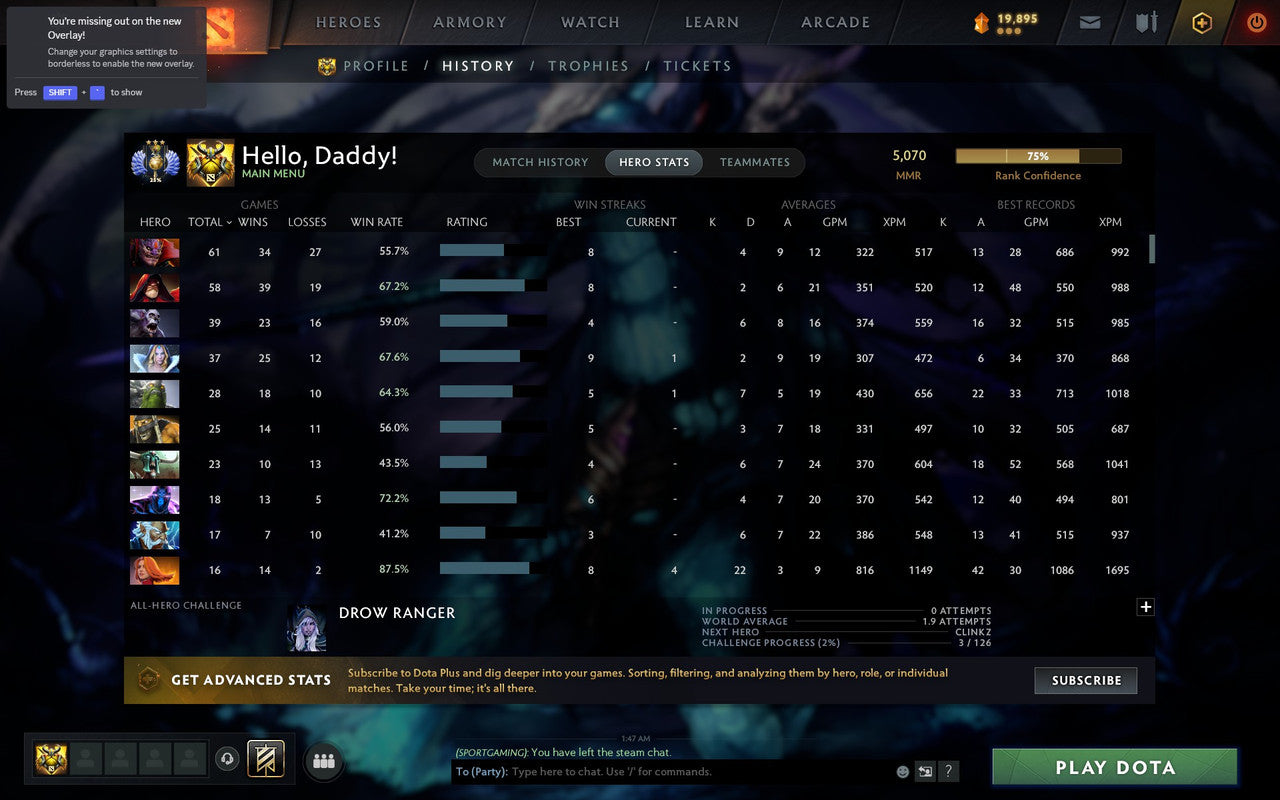Open the friends list icon near party bar

[x=323, y=760]
